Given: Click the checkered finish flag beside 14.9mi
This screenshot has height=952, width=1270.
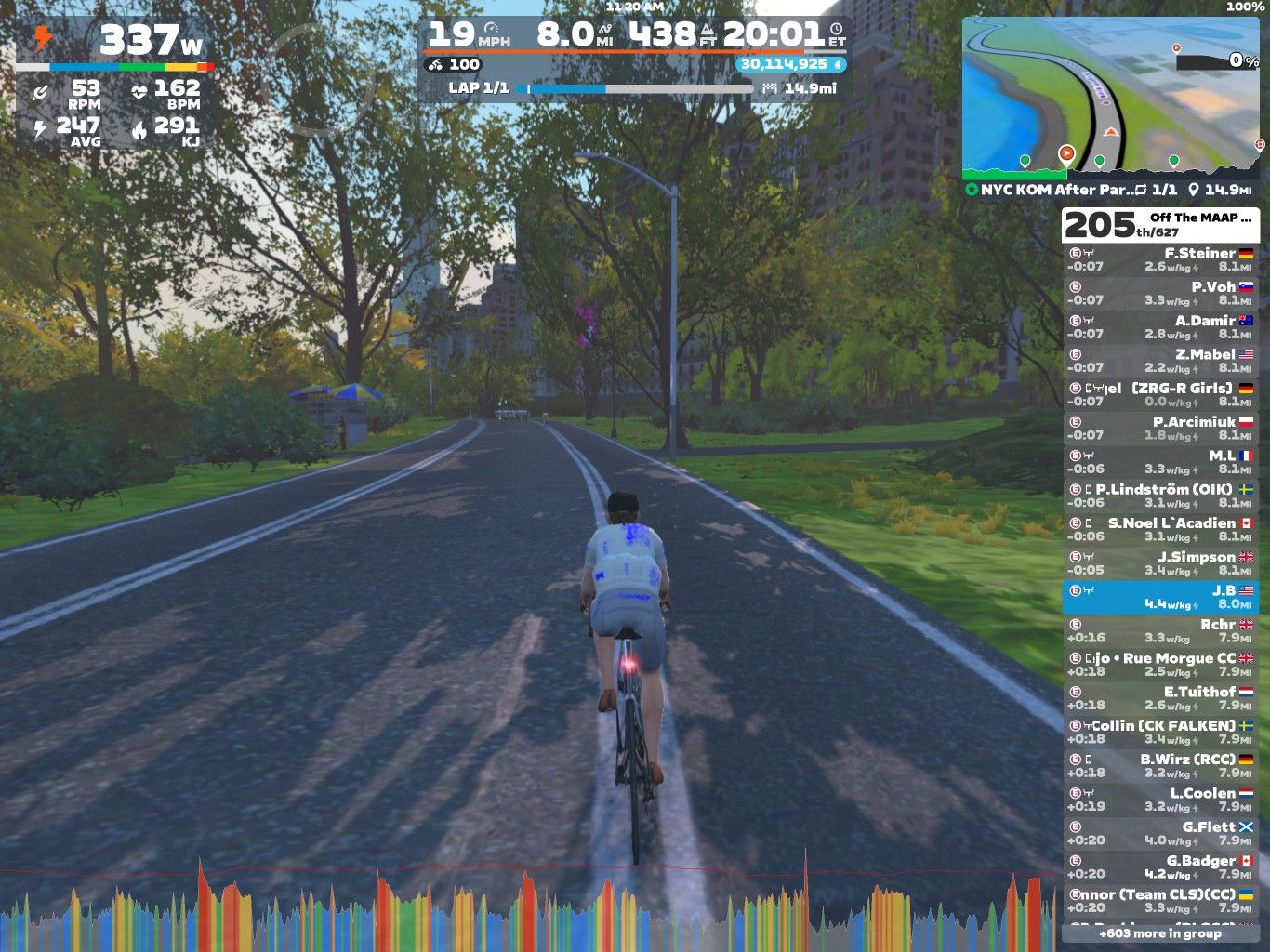Looking at the screenshot, I should (x=770, y=88).
